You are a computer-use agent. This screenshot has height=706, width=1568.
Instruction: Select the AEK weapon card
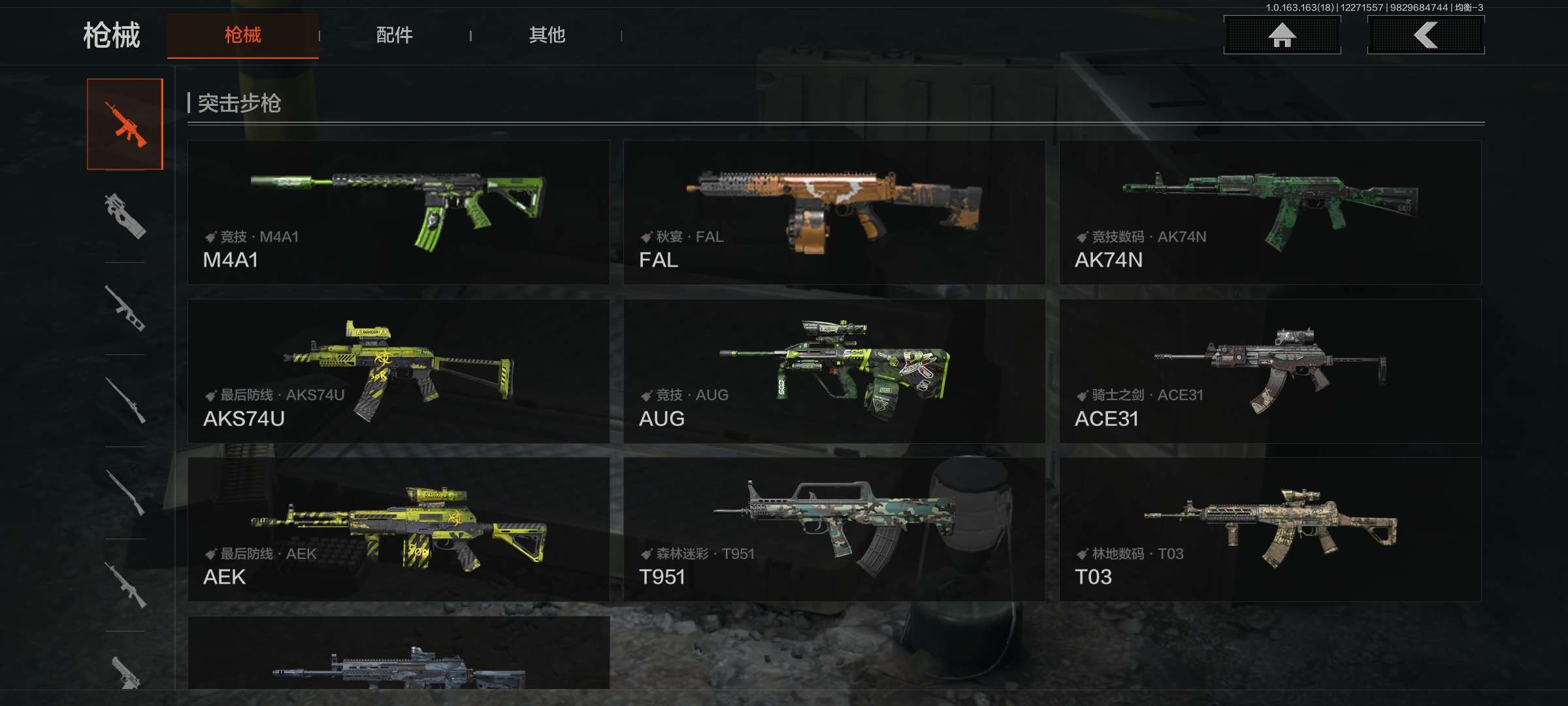[x=399, y=529]
